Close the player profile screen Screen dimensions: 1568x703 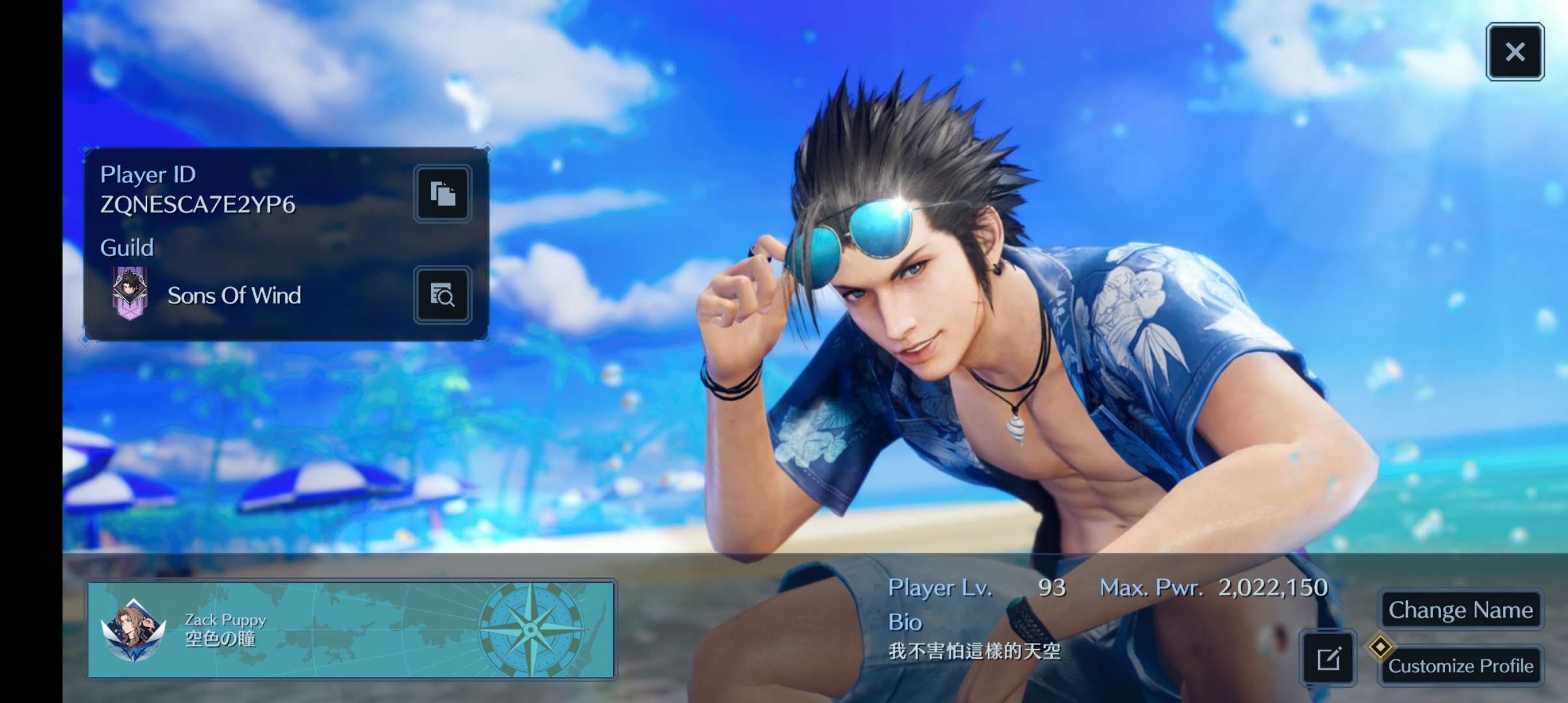[x=1515, y=52]
